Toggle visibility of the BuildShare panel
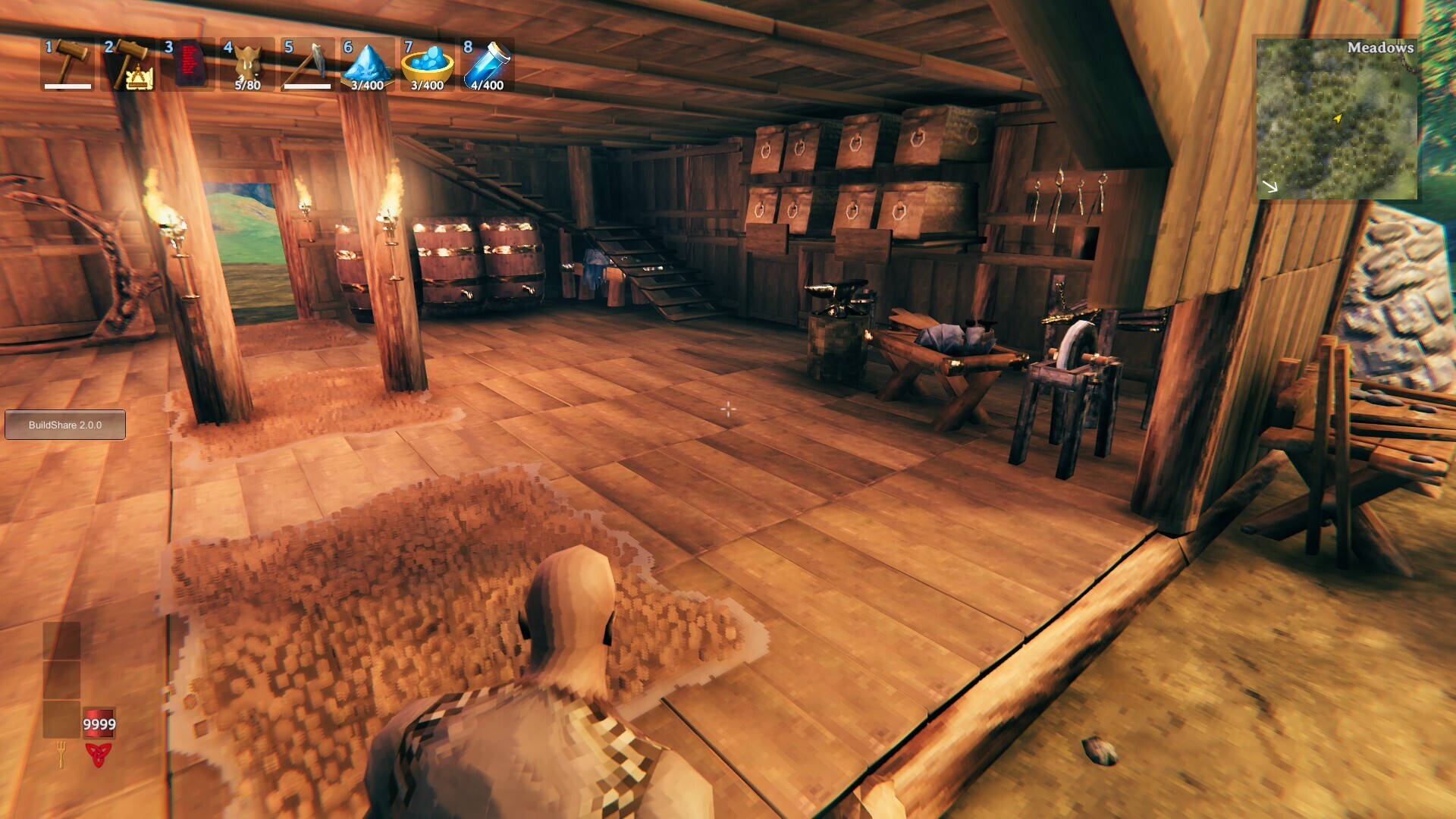 coord(65,425)
